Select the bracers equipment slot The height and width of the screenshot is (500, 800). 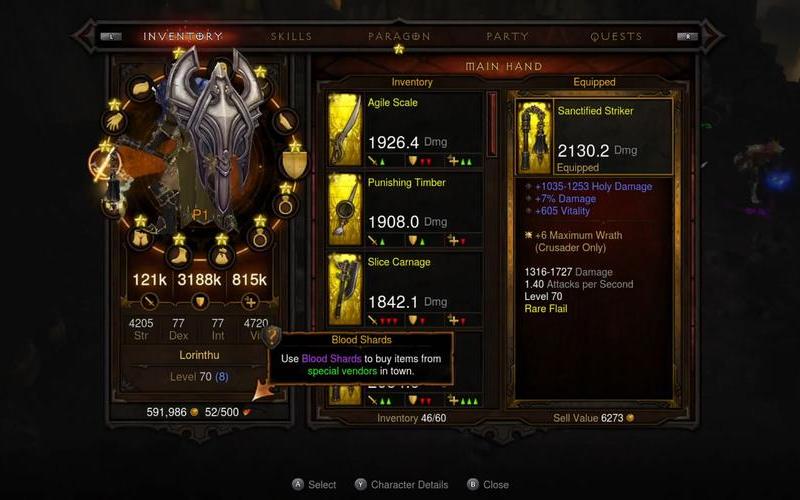(x=285, y=123)
